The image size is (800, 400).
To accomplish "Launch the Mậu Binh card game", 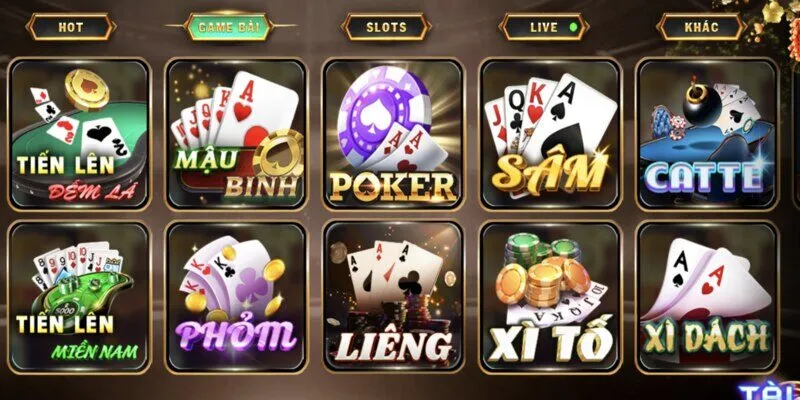I will tap(236, 134).
